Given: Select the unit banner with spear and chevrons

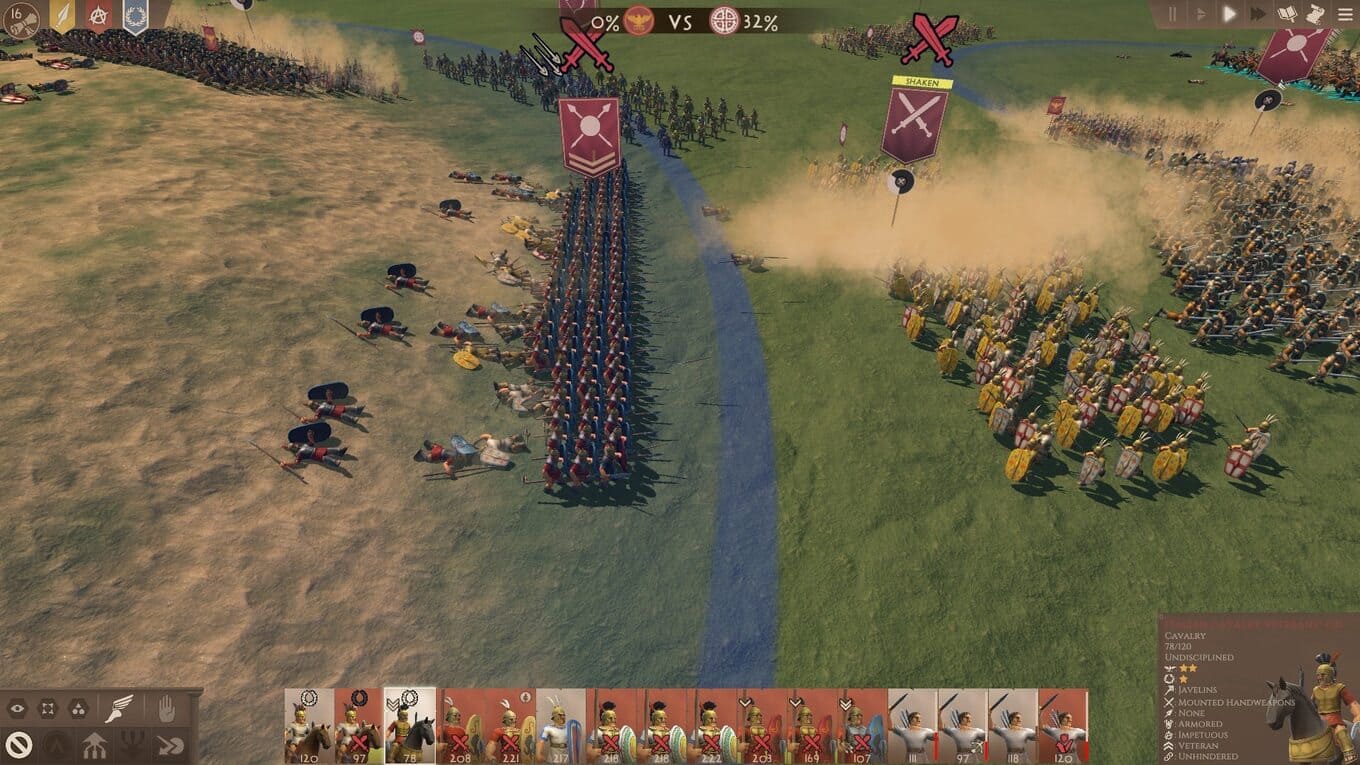Looking at the screenshot, I should pos(589,135).
